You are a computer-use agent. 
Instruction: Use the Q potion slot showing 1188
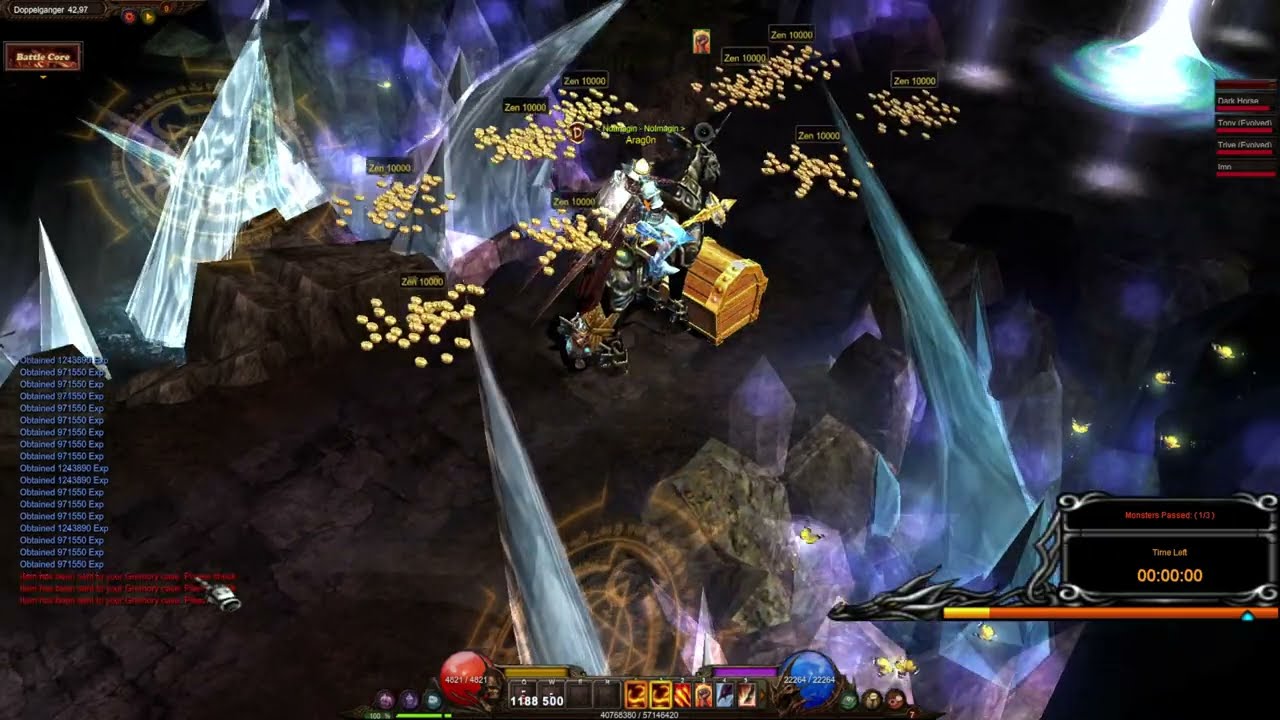click(x=524, y=695)
